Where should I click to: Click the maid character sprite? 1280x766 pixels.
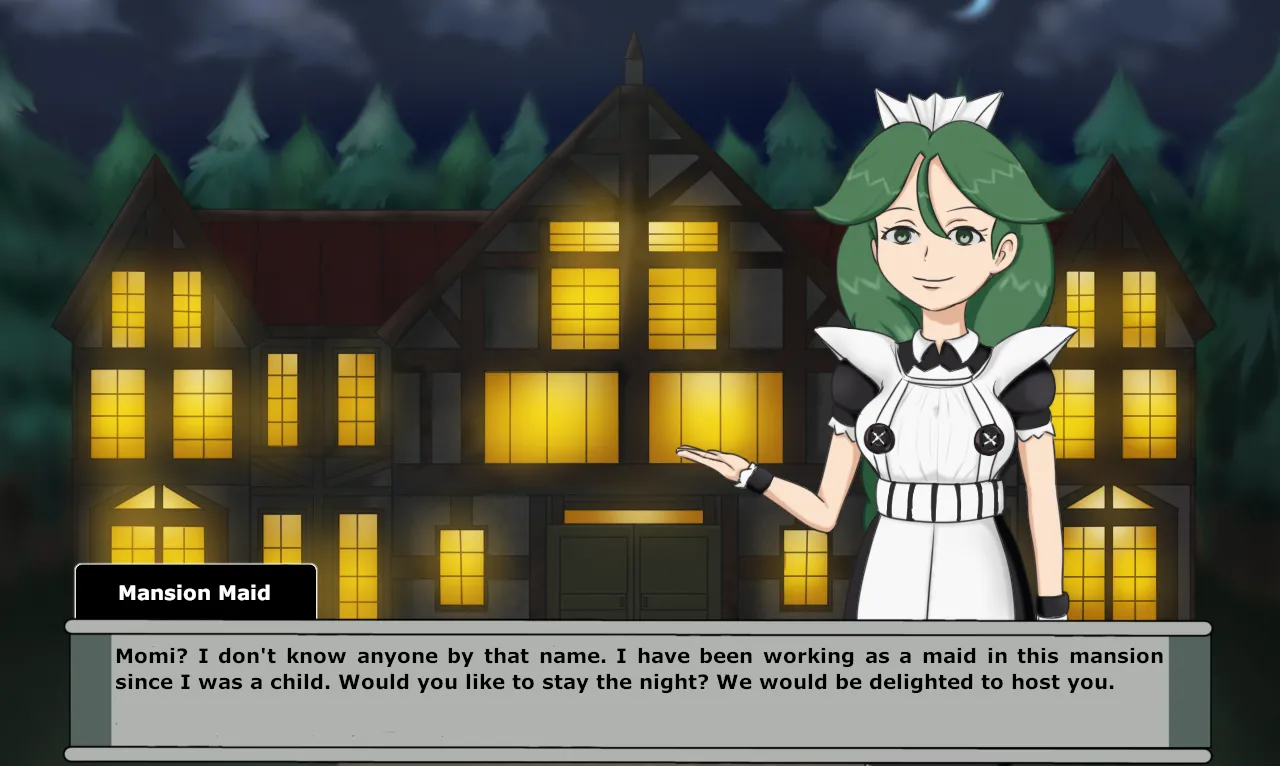pos(930,400)
